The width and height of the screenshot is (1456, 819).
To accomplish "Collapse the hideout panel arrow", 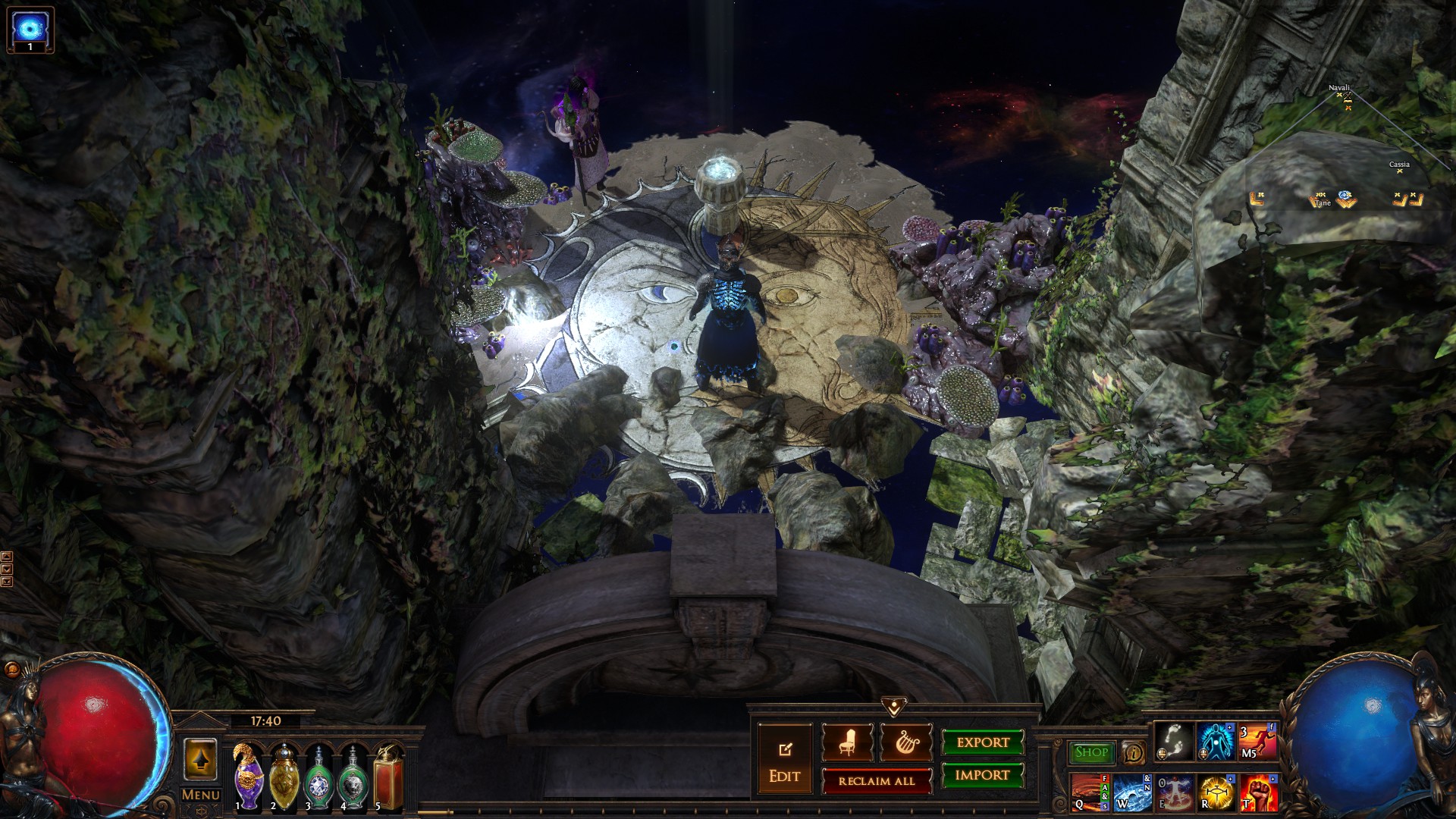I will pos(894,708).
